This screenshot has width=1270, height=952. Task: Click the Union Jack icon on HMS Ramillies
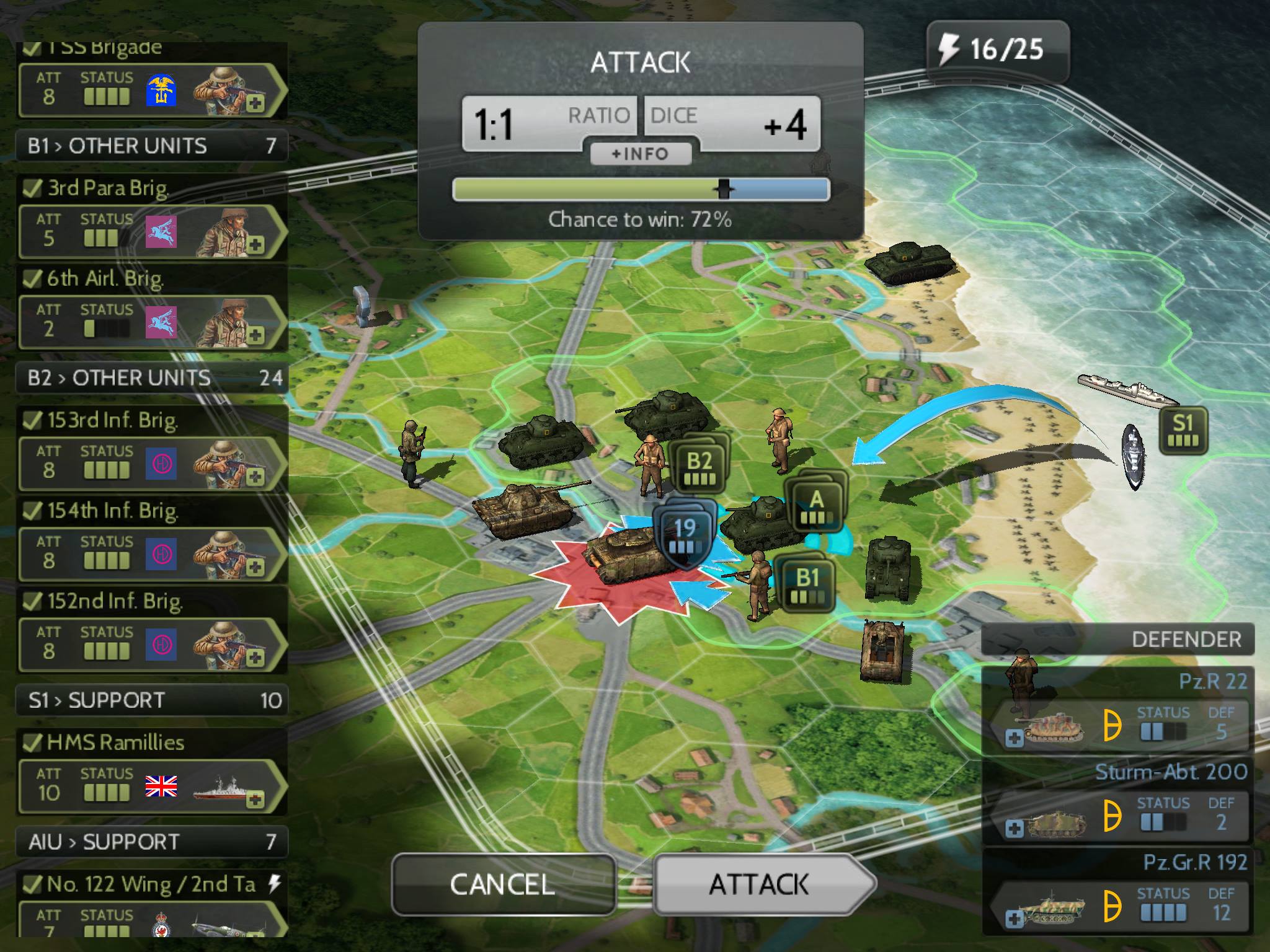160,787
